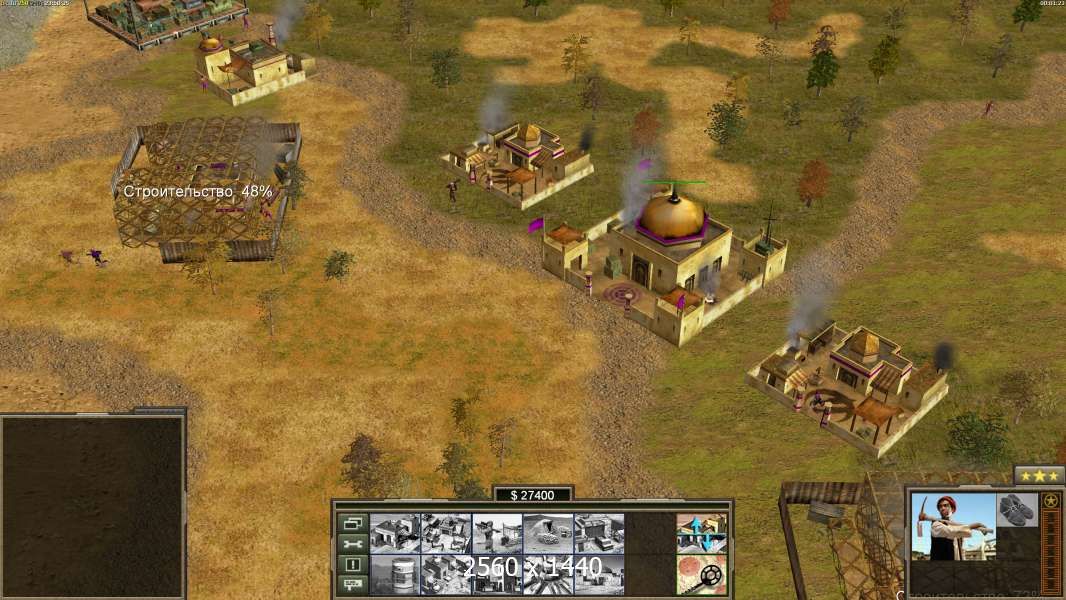Image resolution: width=1066 pixels, height=600 pixels.
Task: Click the exclamation mark button
Action: coord(352,563)
